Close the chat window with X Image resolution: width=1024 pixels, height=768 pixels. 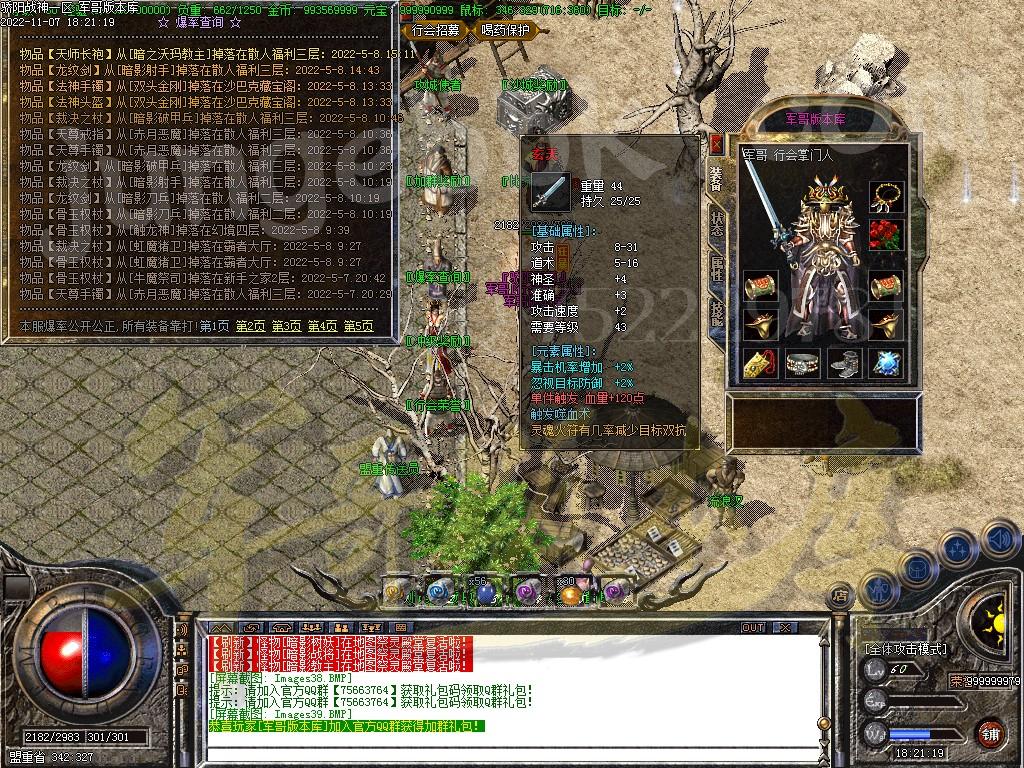point(785,628)
